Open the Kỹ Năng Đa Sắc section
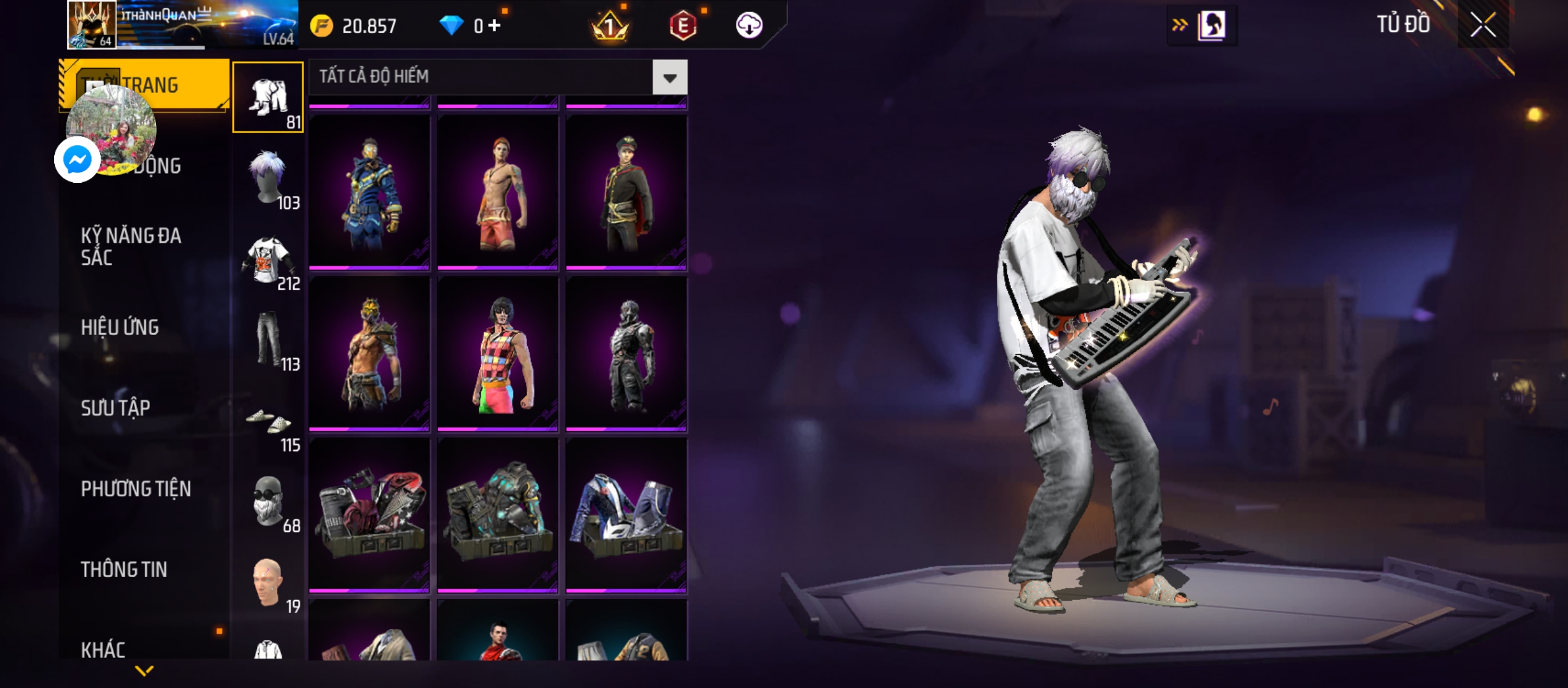This screenshot has height=688, width=1568. click(x=131, y=247)
